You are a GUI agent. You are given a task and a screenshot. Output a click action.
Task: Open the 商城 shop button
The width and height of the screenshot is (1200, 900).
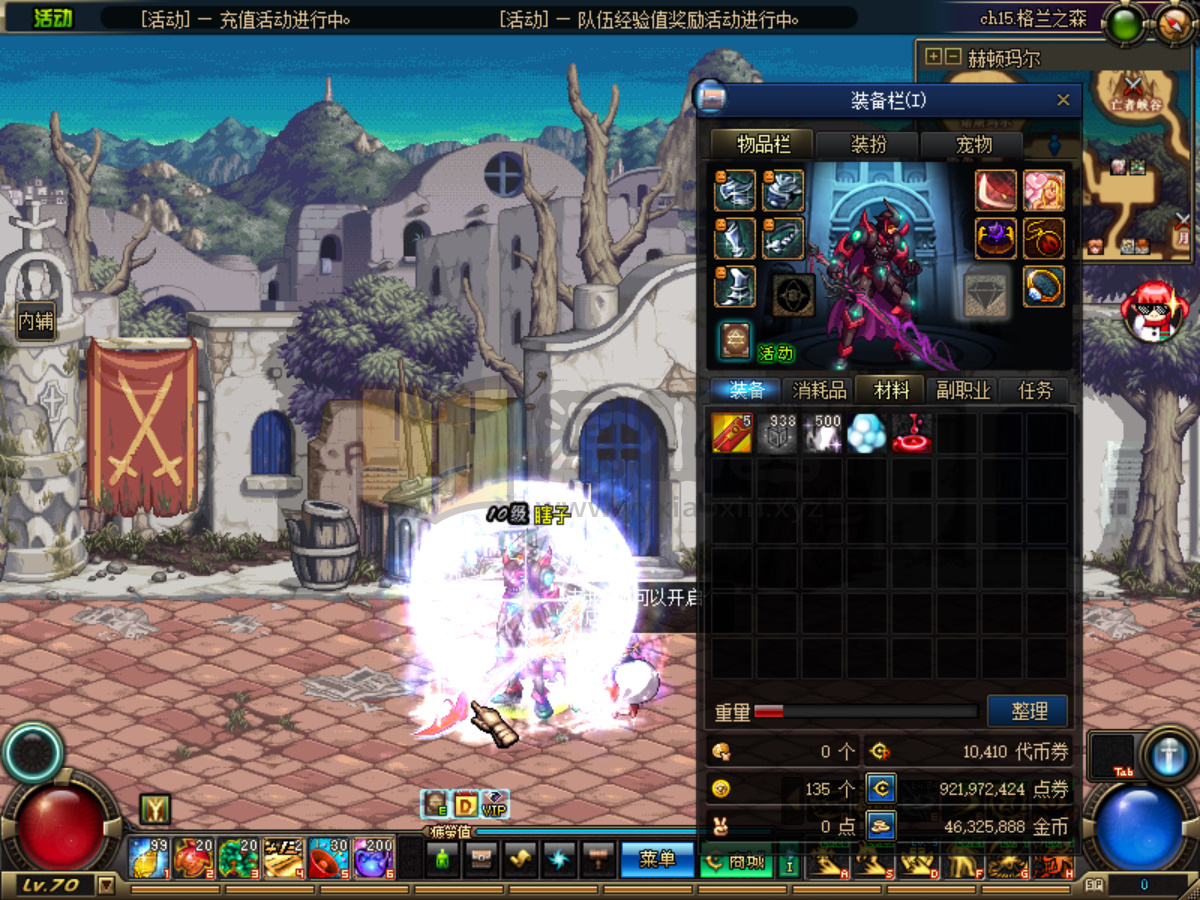pos(736,861)
